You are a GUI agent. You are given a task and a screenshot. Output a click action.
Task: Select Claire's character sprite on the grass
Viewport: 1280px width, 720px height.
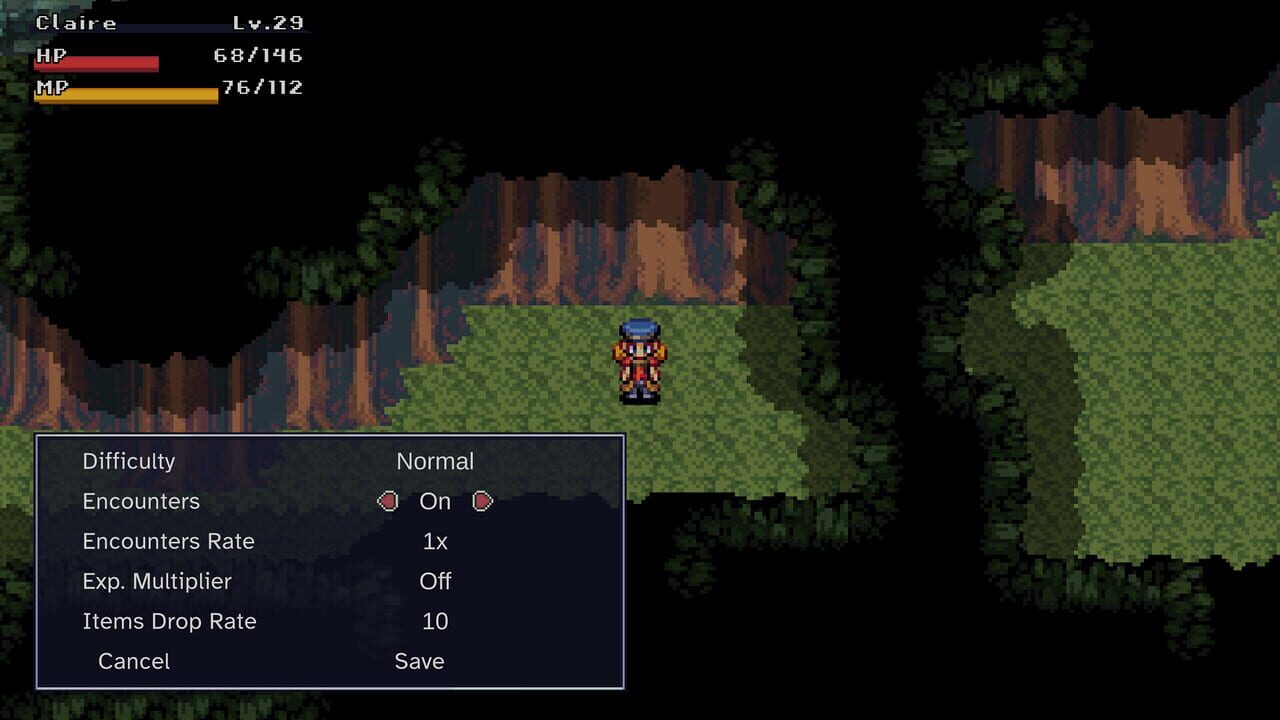(x=637, y=360)
